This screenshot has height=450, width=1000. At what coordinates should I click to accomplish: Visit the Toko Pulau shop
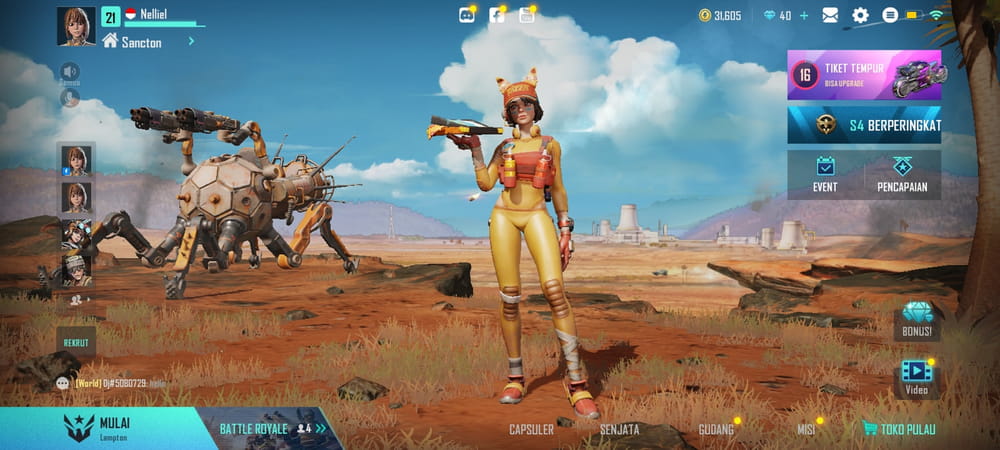(x=898, y=430)
